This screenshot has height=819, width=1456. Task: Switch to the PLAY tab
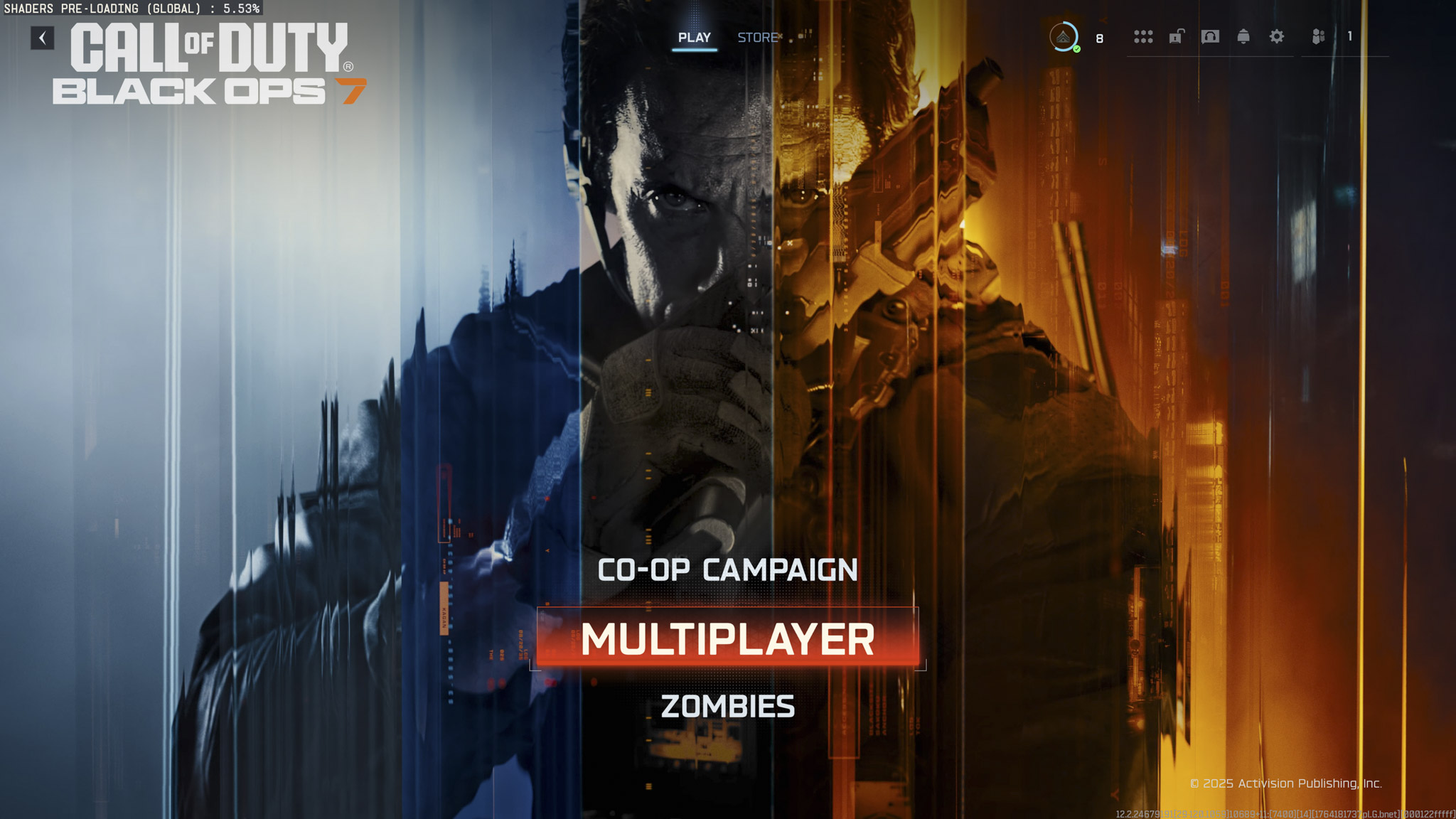pyautogui.click(x=695, y=38)
